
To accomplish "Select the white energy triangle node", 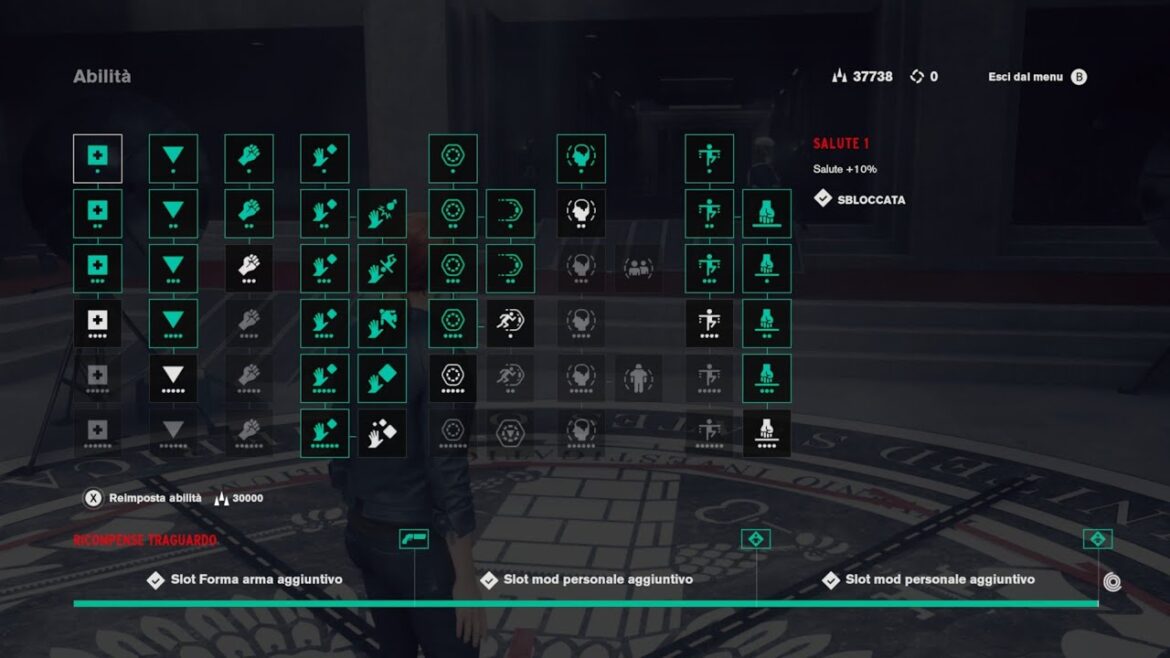I will pos(173,378).
